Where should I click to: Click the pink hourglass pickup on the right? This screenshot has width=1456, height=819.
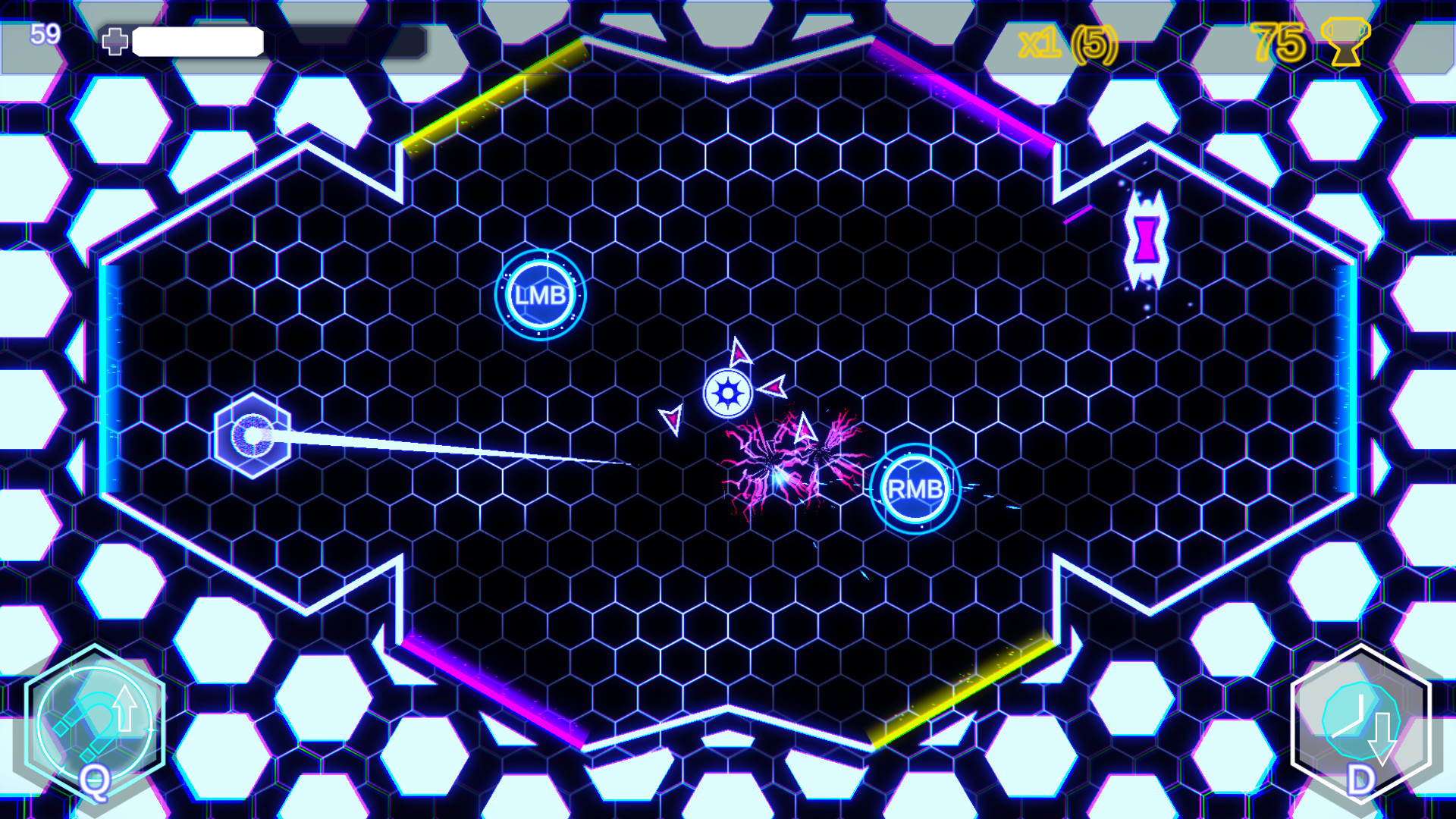pos(1147,239)
